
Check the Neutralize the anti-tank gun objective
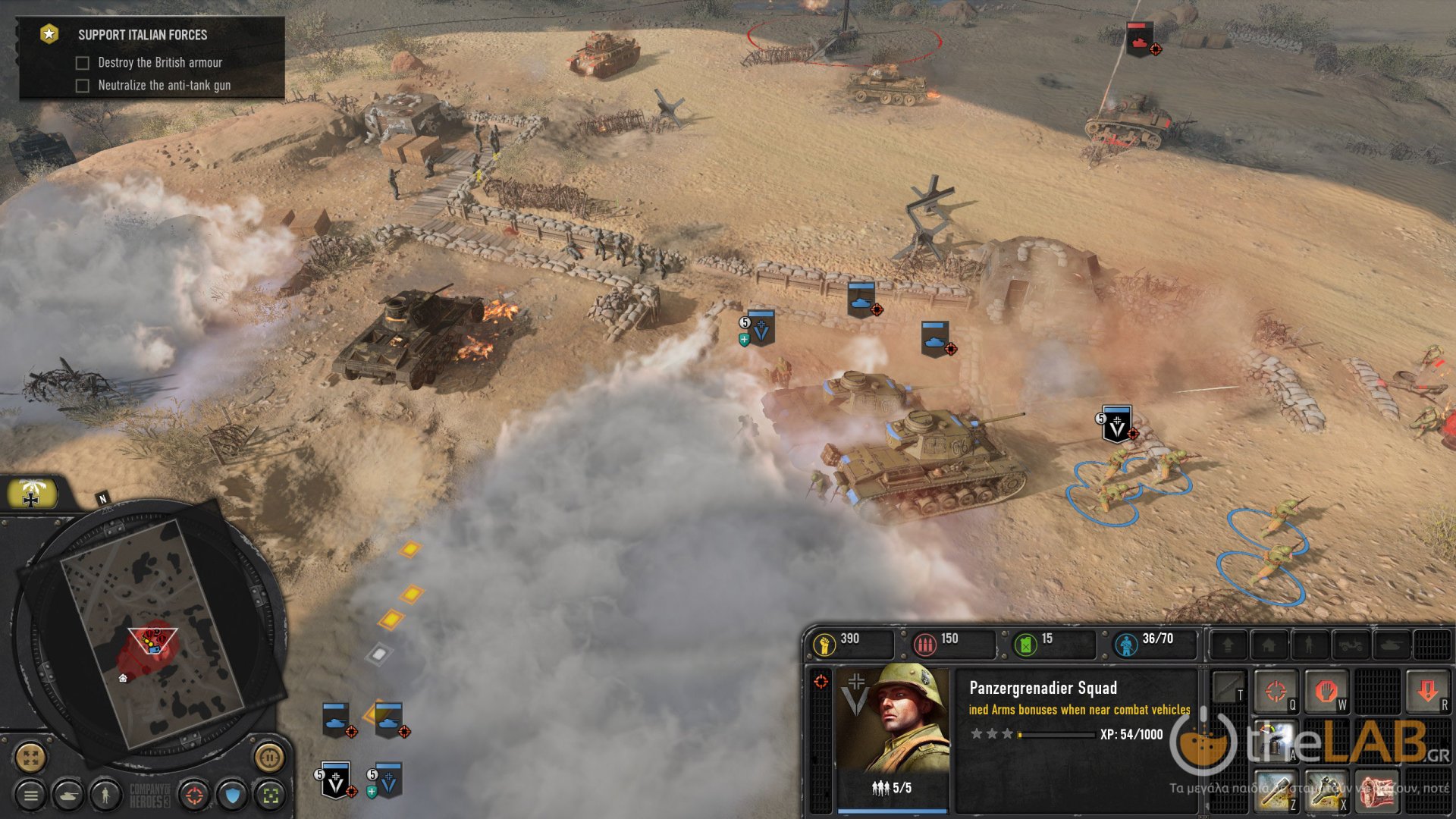[x=82, y=86]
